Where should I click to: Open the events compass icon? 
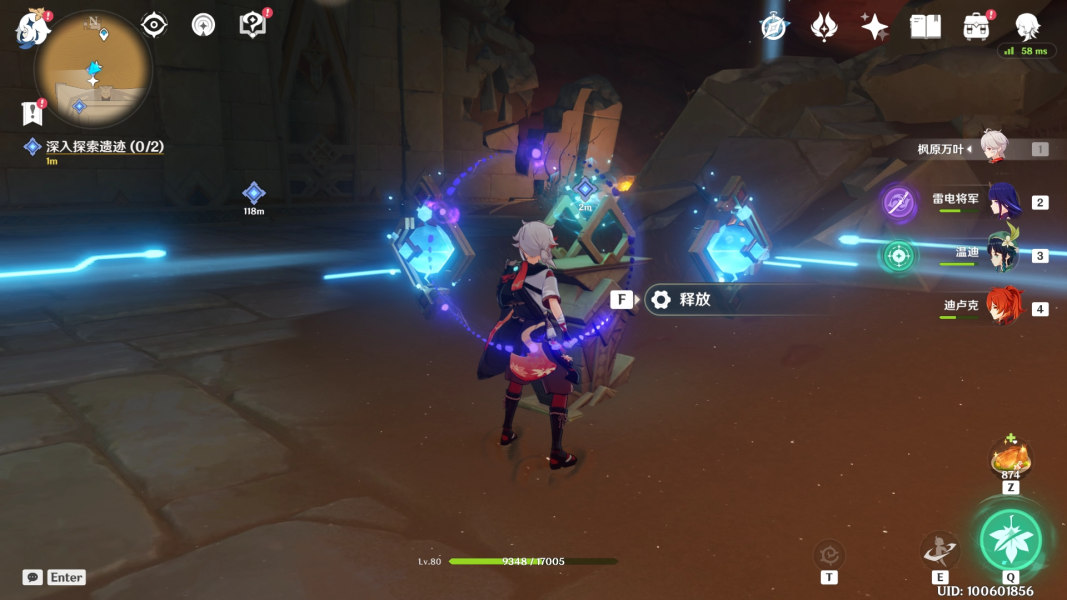tap(773, 27)
